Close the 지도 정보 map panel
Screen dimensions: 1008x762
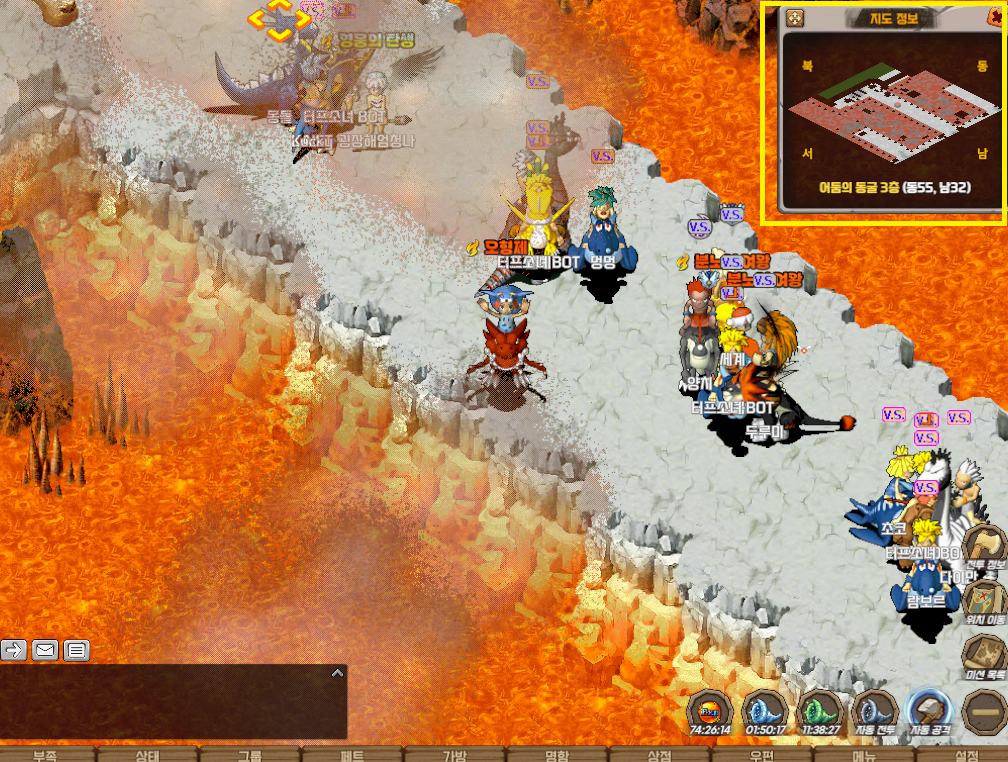click(x=995, y=18)
